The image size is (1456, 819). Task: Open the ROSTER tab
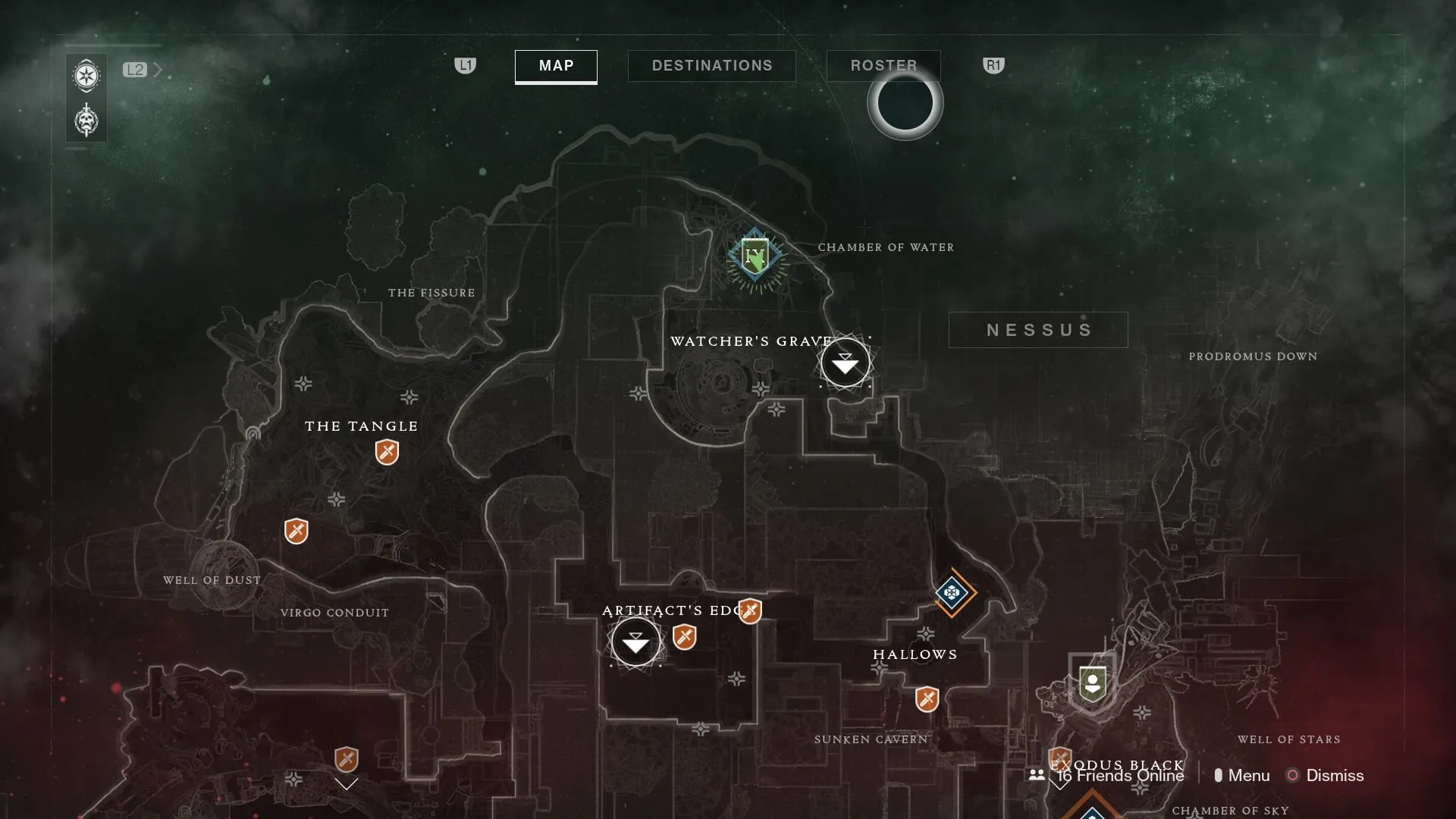[x=883, y=65]
